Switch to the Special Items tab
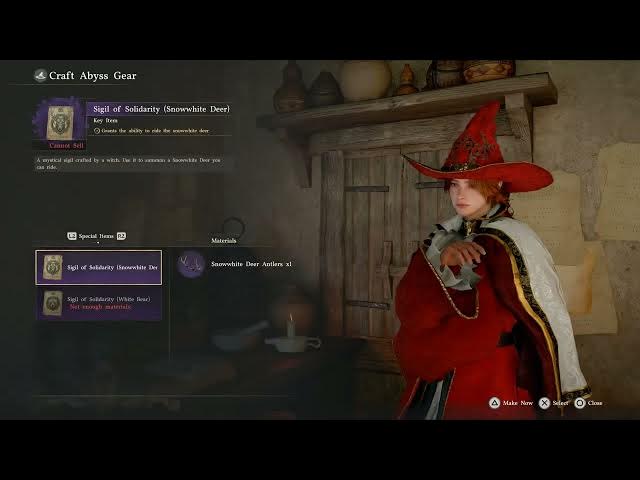 [x=96, y=236]
